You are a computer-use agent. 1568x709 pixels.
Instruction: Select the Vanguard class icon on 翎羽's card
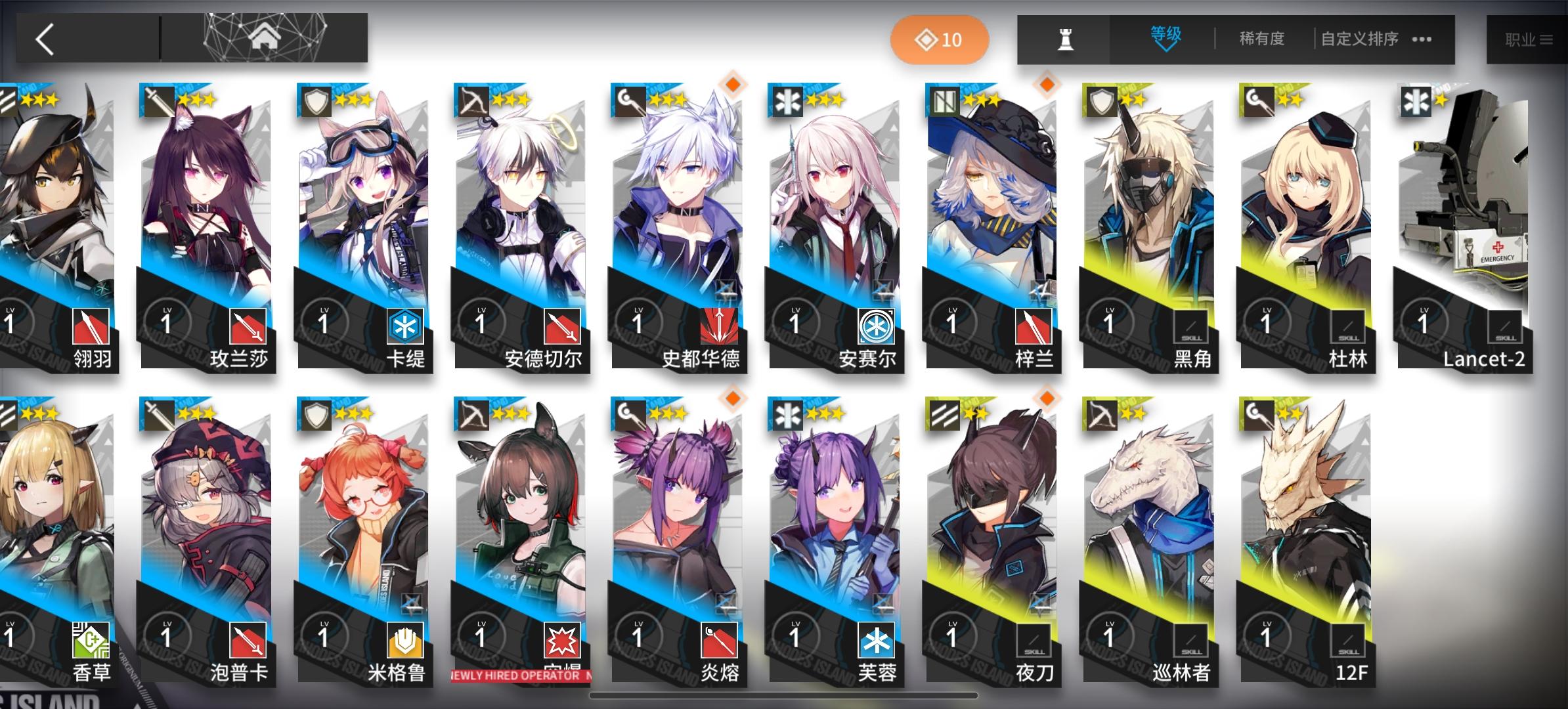pyautogui.click(x=8, y=100)
